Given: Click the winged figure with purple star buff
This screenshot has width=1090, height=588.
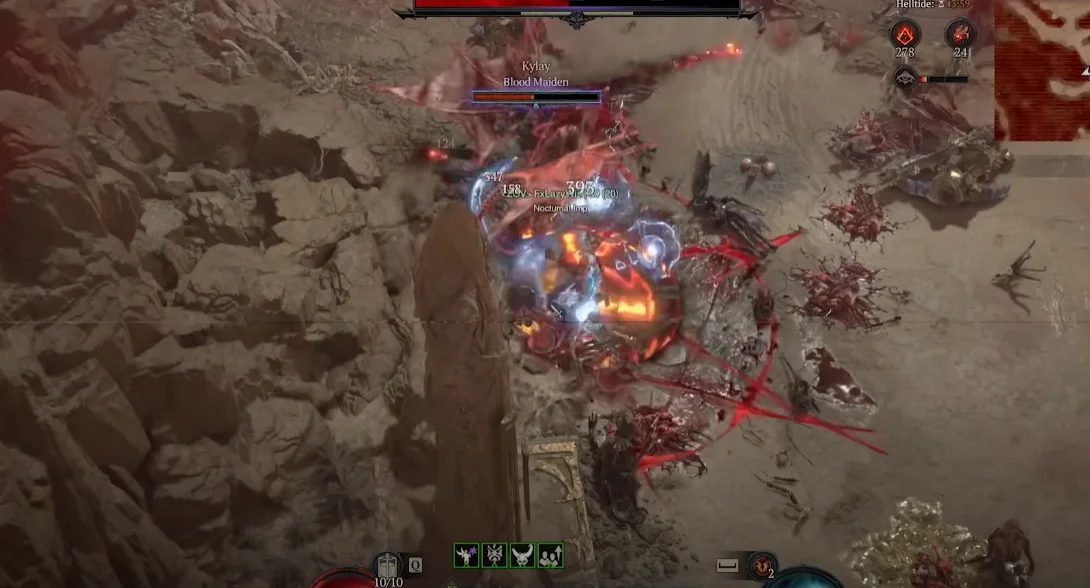Looking at the screenshot, I should tap(467, 555).
